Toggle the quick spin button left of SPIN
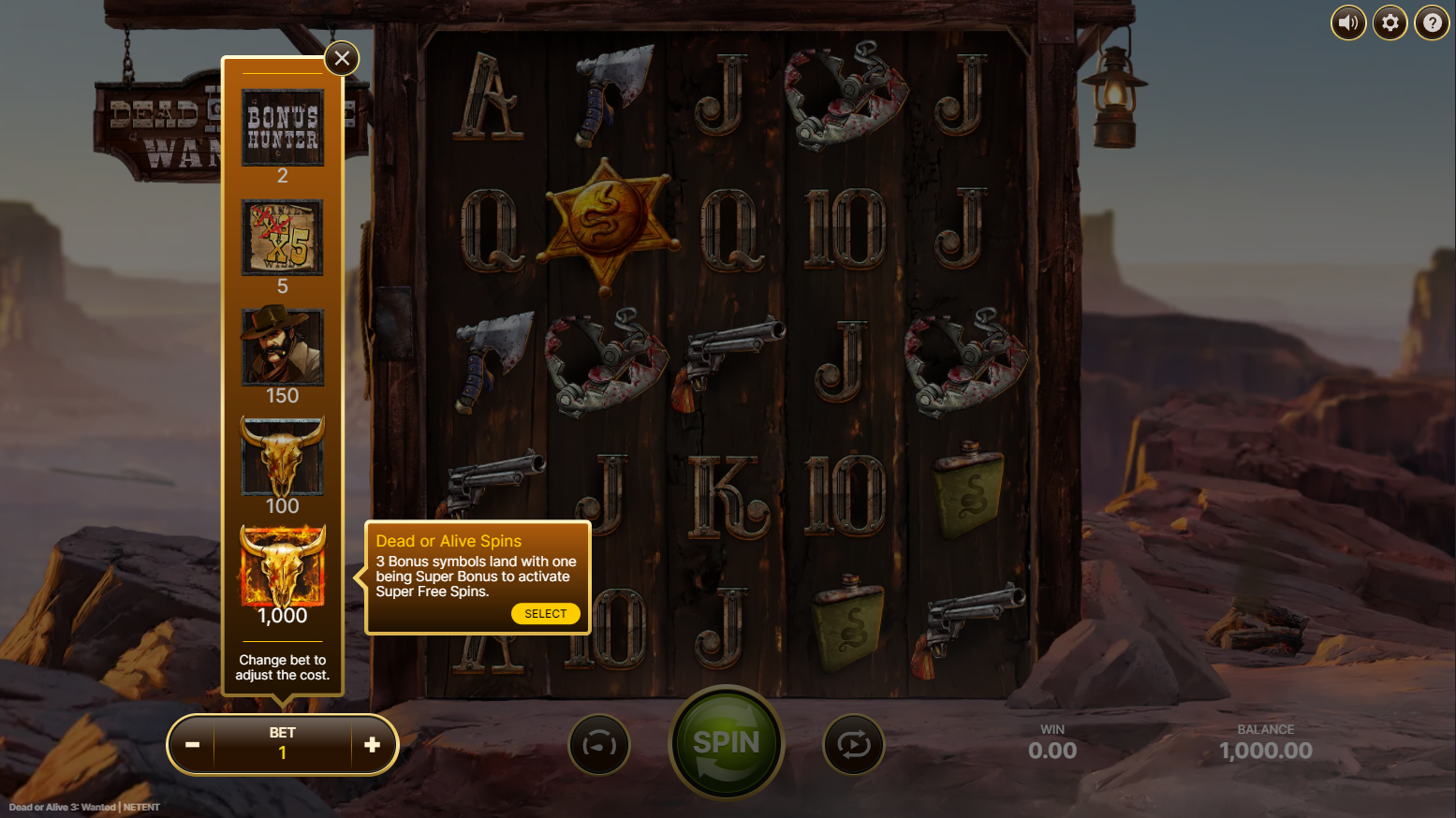Viewport: 1456px width, 818px height. tap(599, 745)
